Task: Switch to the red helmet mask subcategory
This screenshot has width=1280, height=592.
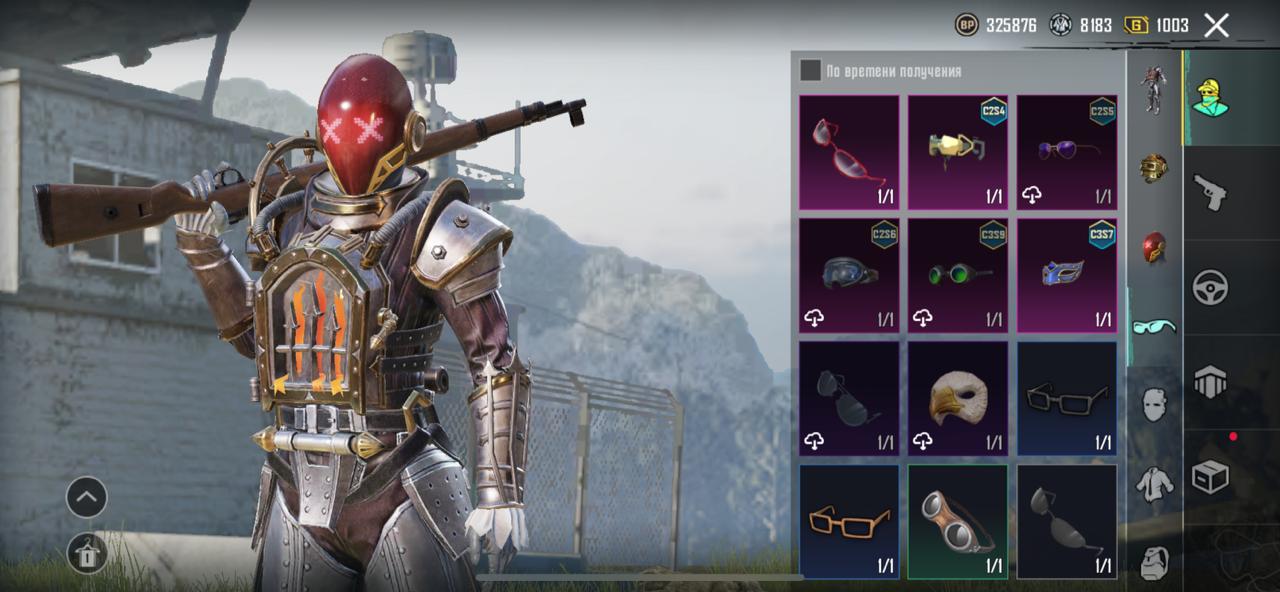Action: [x=1154, y=247]
